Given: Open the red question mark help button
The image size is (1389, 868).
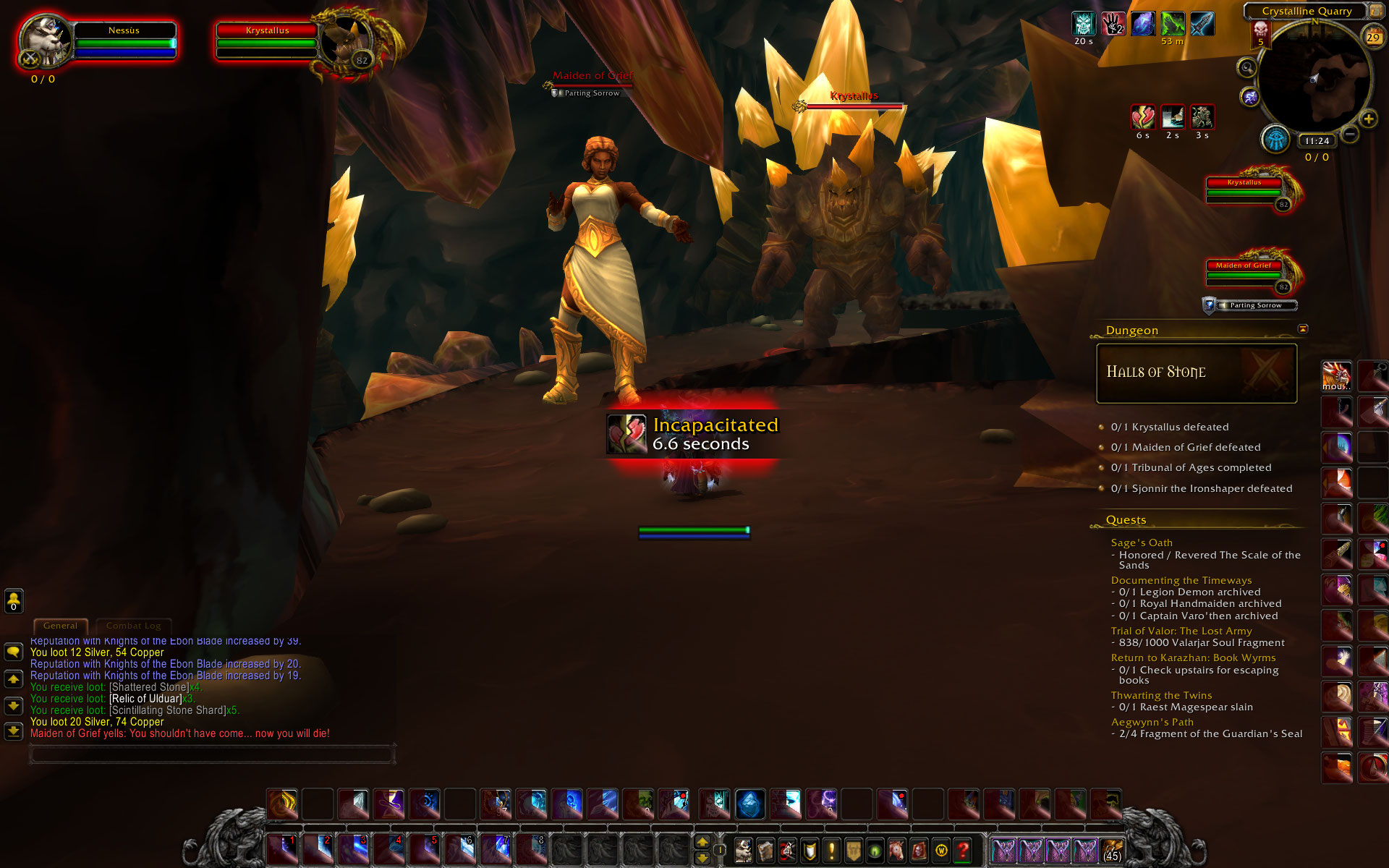Looking at the screenshot, I should coord(962,850).
